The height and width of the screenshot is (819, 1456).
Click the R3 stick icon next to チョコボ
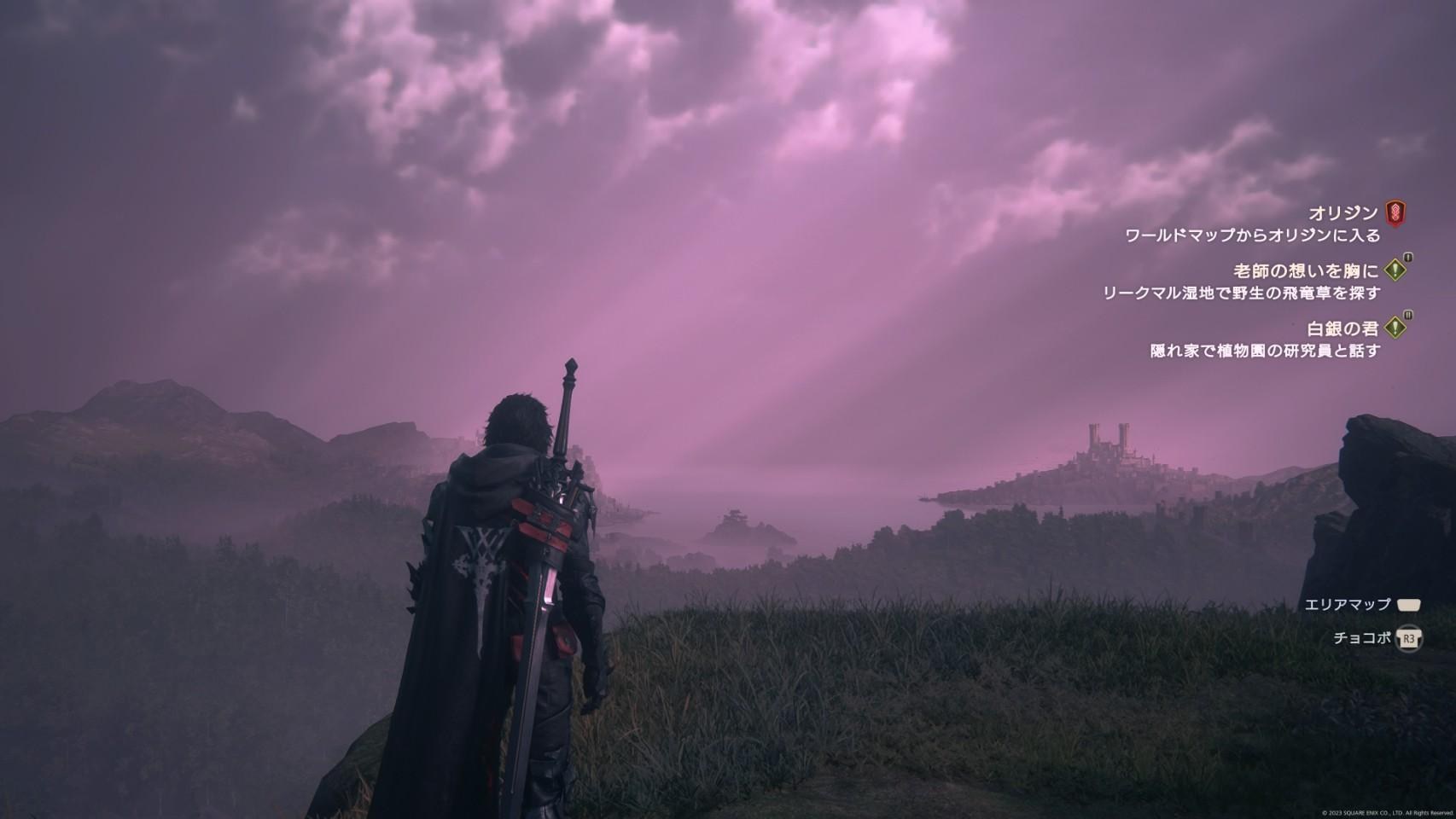tap(1408, 639)
